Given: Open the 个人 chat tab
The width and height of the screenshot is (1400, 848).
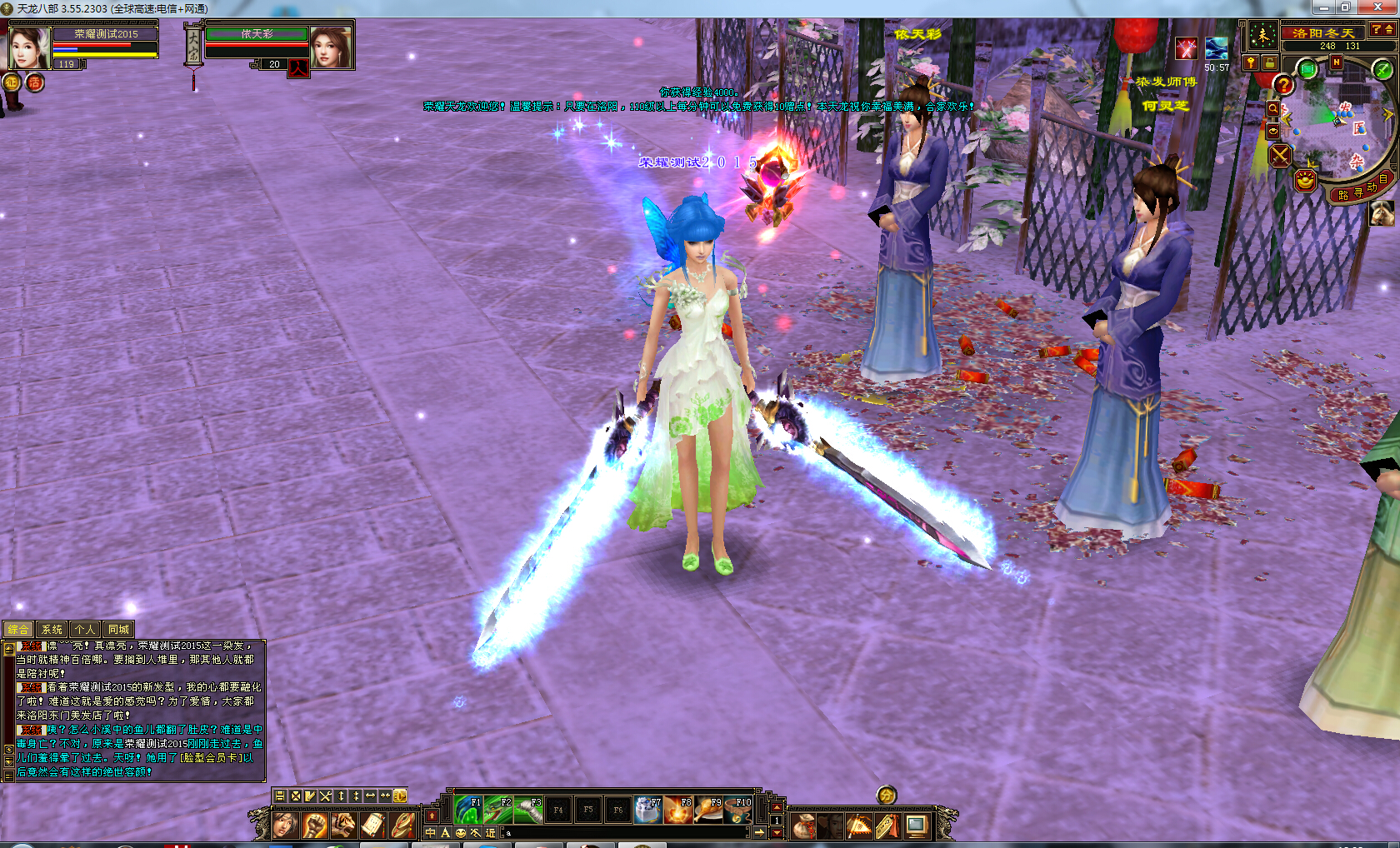Looking at the screenshot, I should 85,630.
